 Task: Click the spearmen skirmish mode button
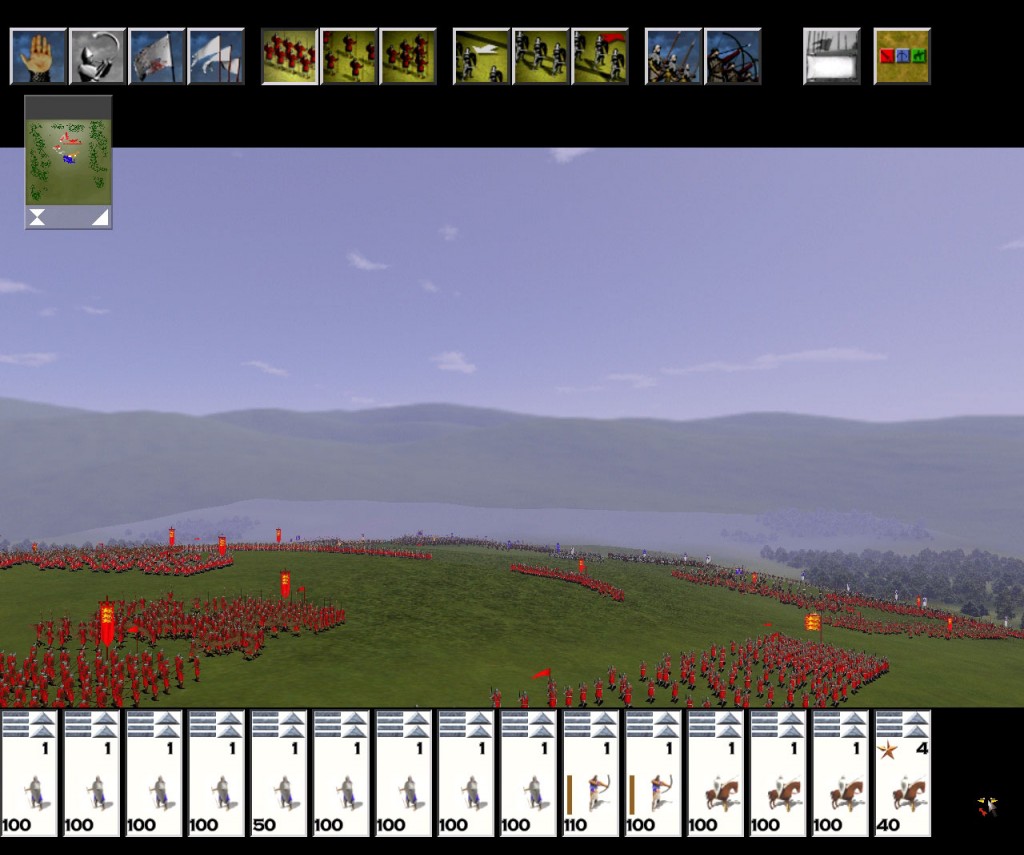674,56
